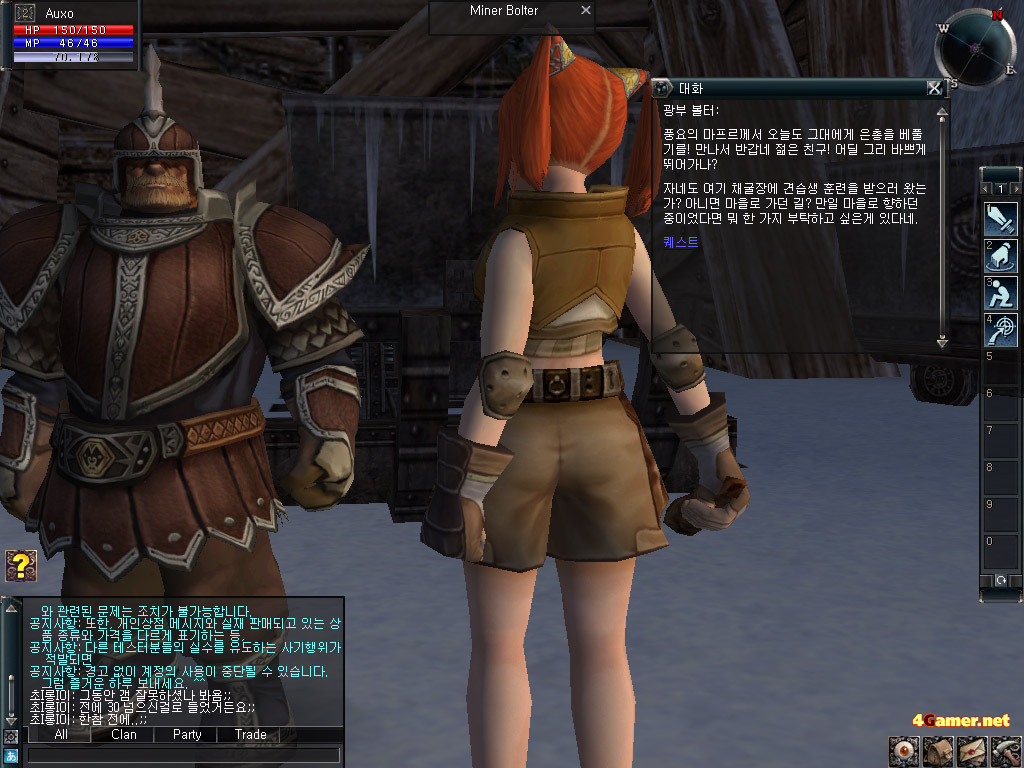Click the chat message input field
This screenshot has height=768, width=1024.
click(x=183, y=755)
